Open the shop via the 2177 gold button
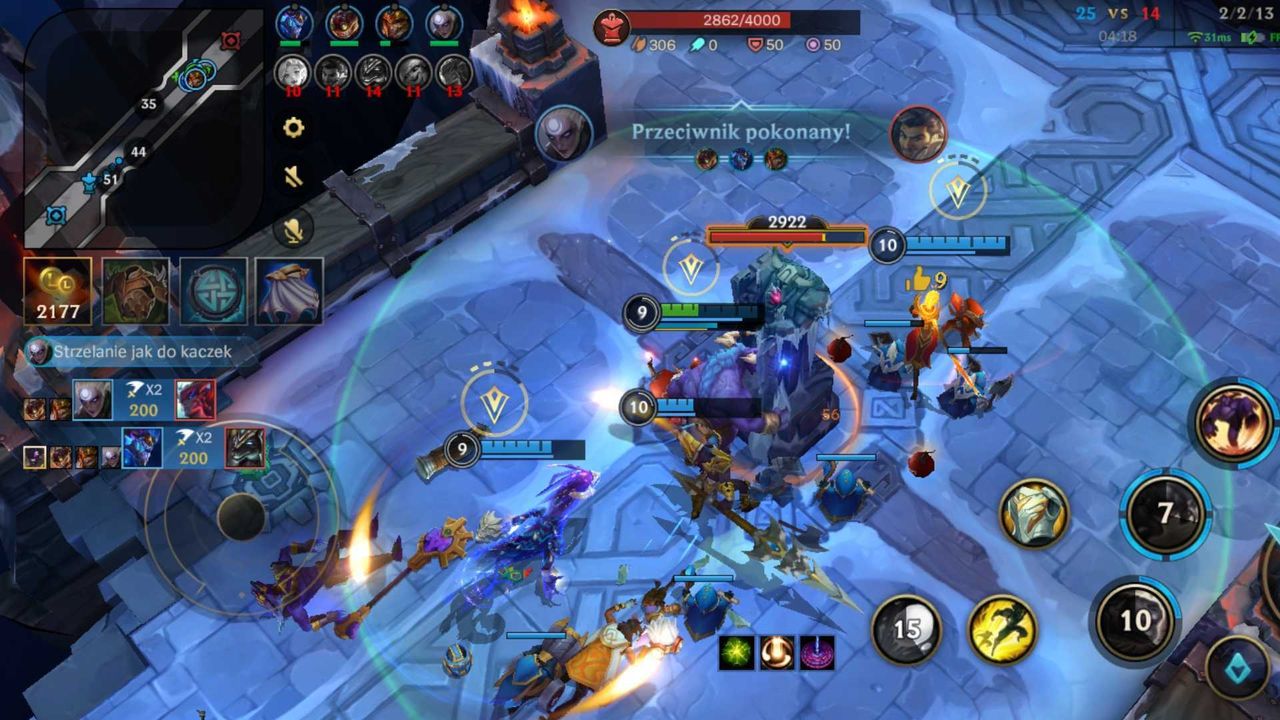Viewport: 1280px width, 720px height. [x=58, y=291]
